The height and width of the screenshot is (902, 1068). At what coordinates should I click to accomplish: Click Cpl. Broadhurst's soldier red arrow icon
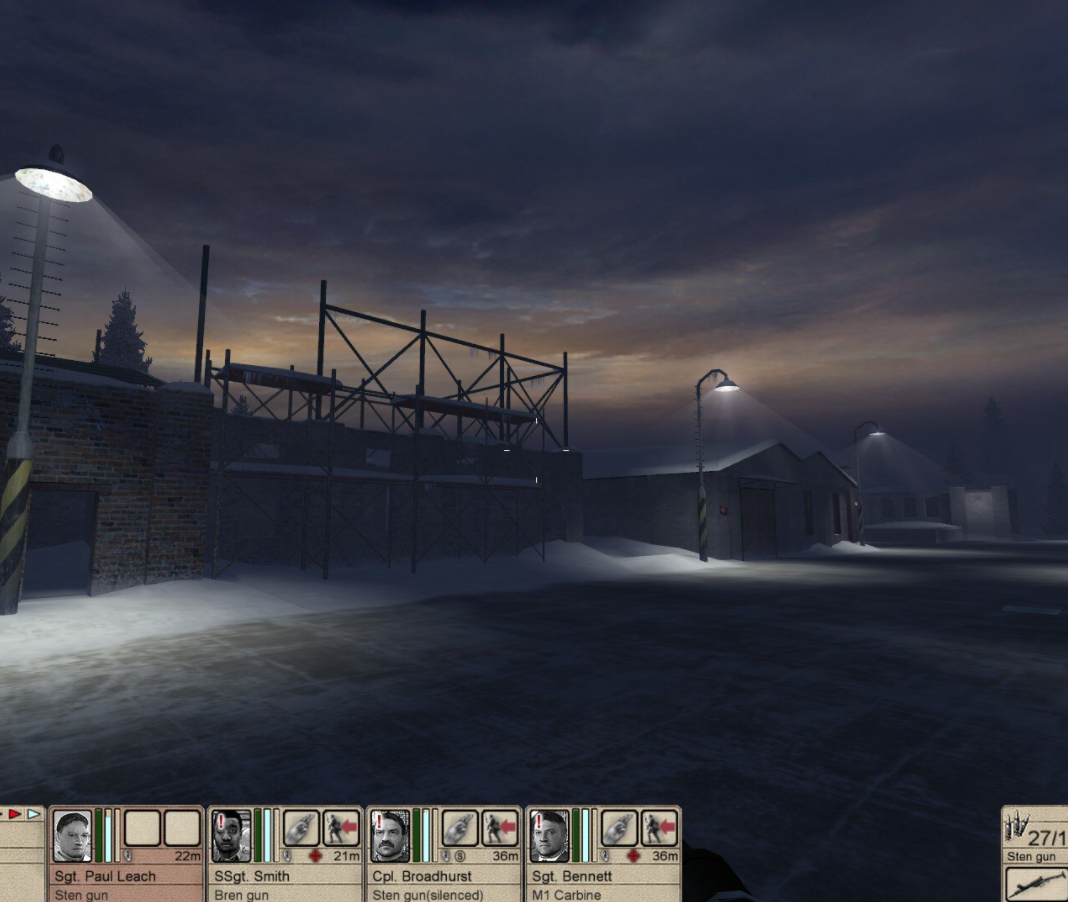pos(500,828)
